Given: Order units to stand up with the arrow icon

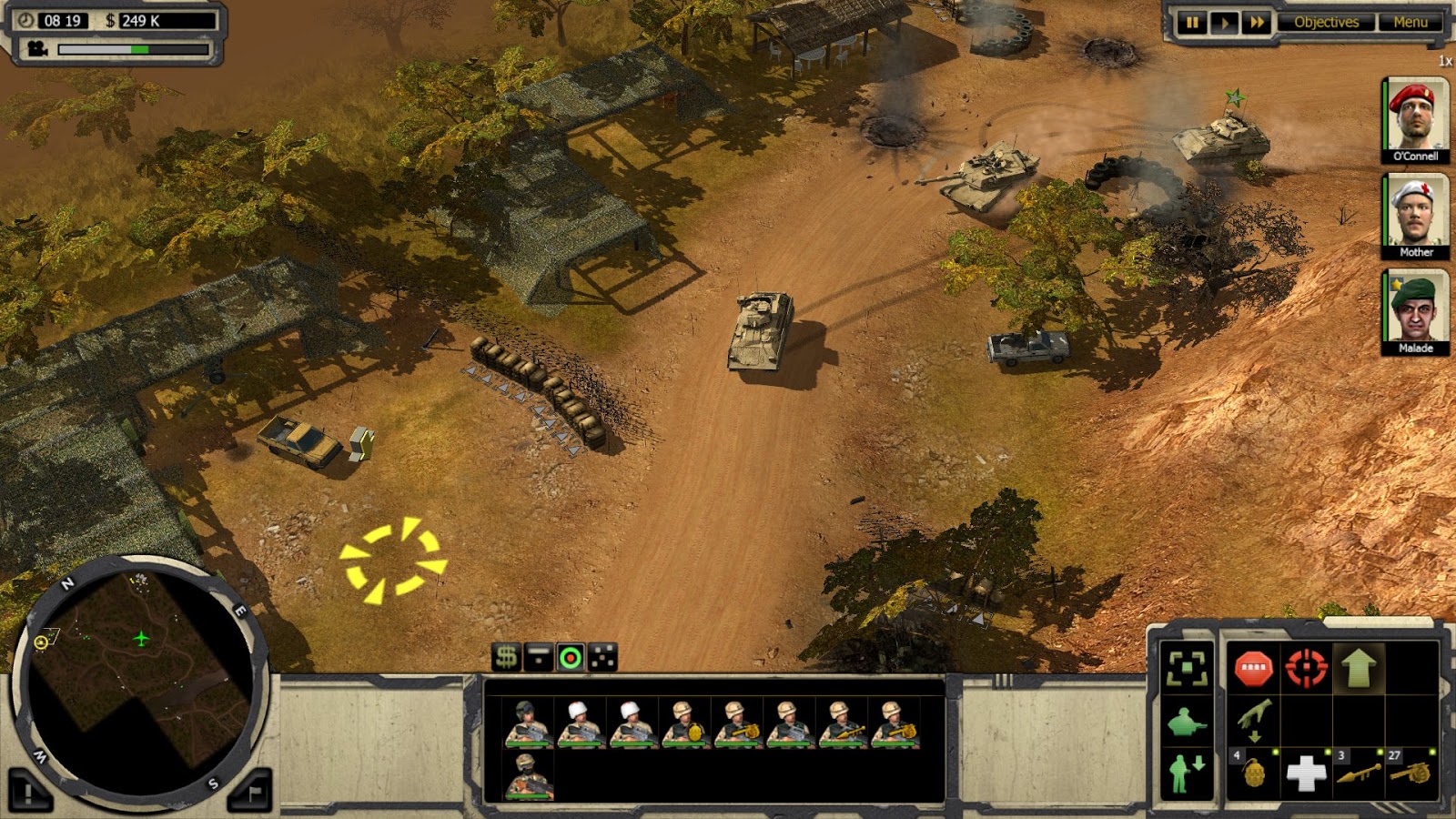Looking at the screenshot, I should tap(1357, 667).
